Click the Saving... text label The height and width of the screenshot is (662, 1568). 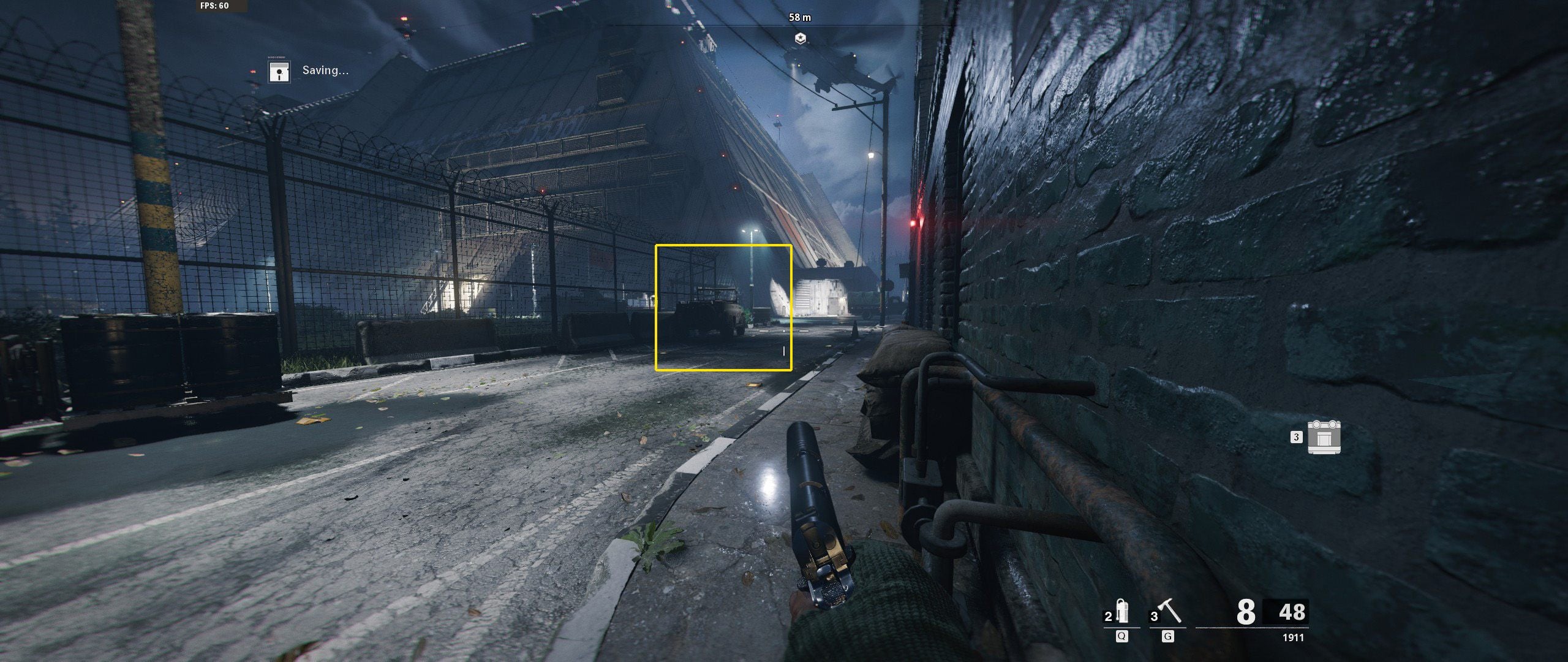click(324, 71)
